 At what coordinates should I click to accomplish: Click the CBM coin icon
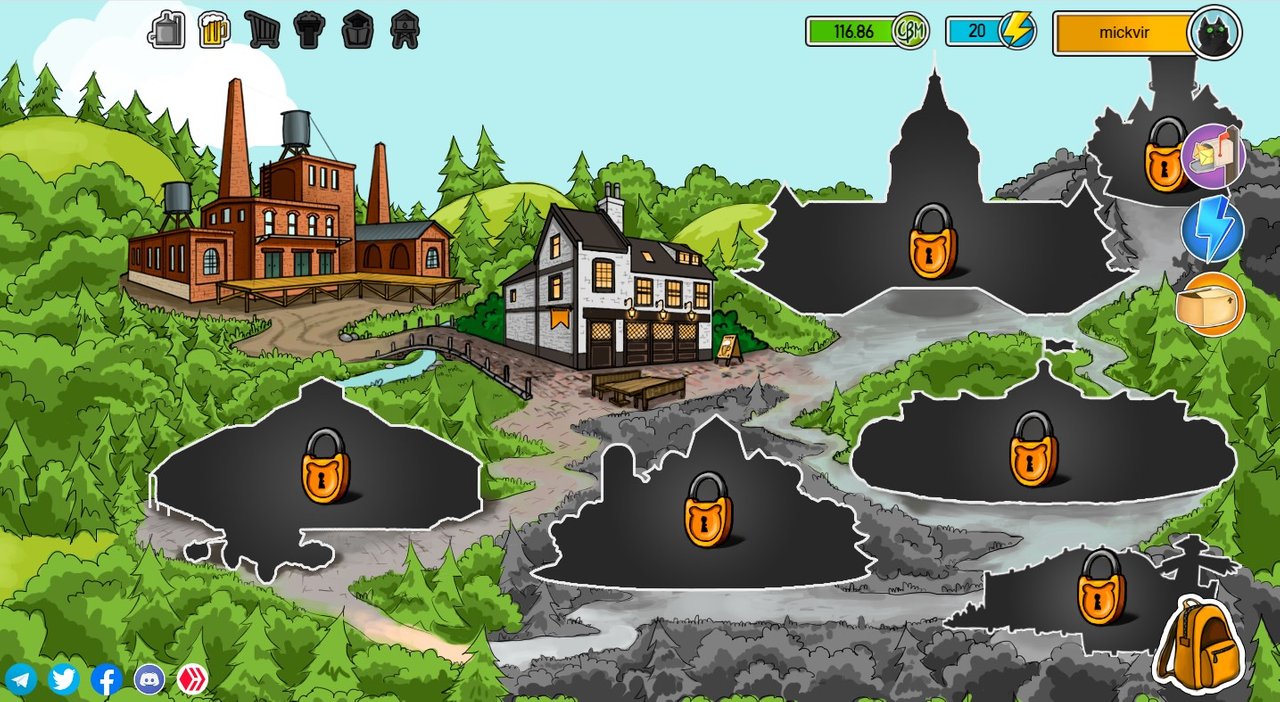click(x=911, y=31)
